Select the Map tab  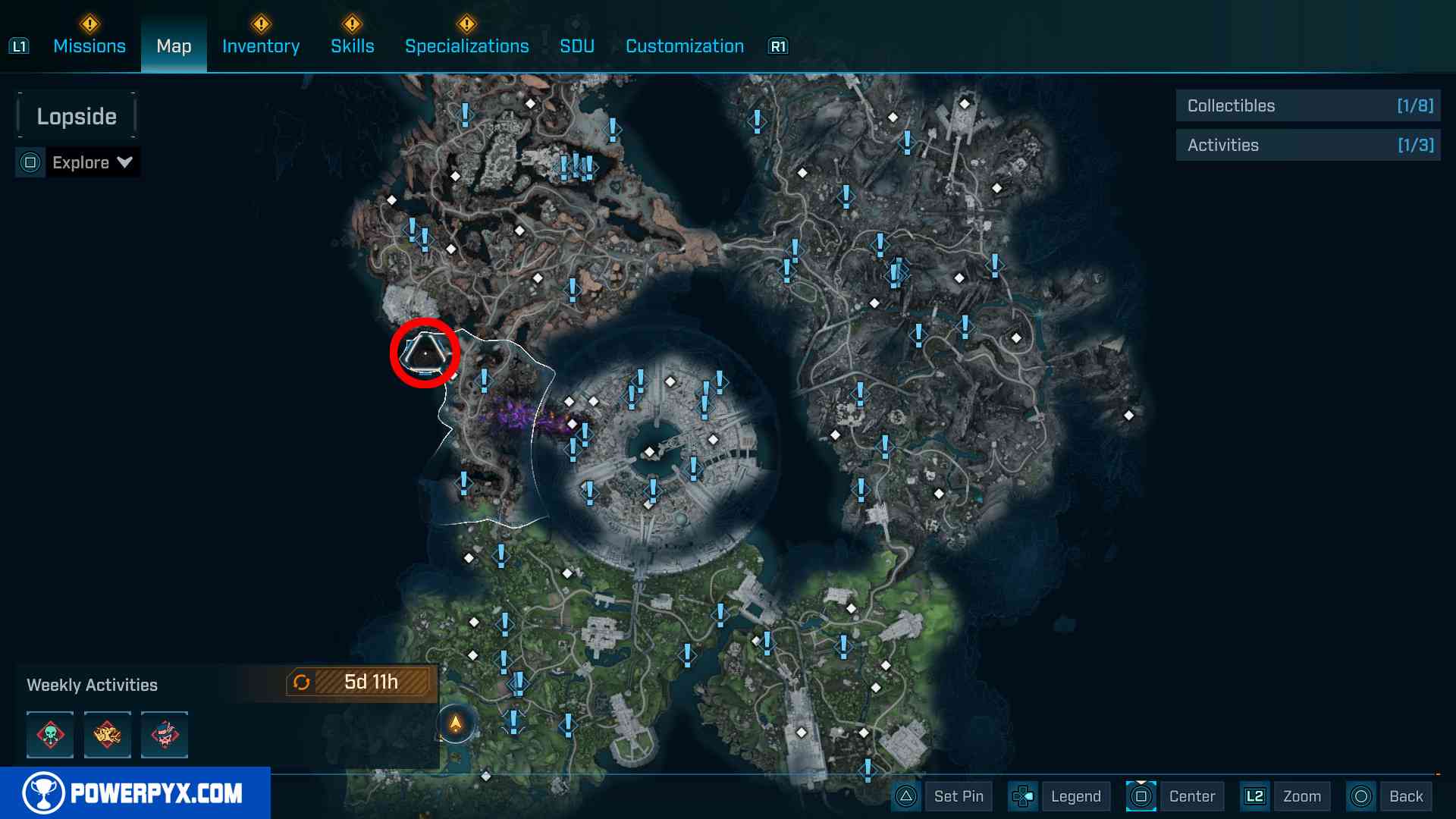(174, 46)
